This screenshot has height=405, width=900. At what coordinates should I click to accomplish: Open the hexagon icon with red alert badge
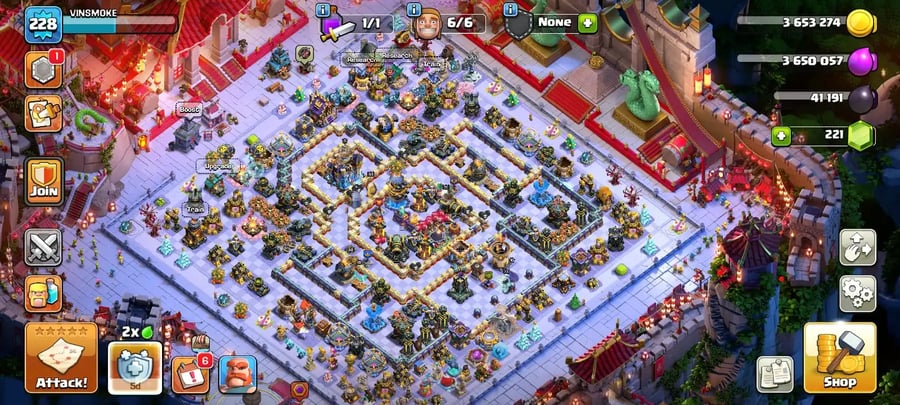[44, 68]
